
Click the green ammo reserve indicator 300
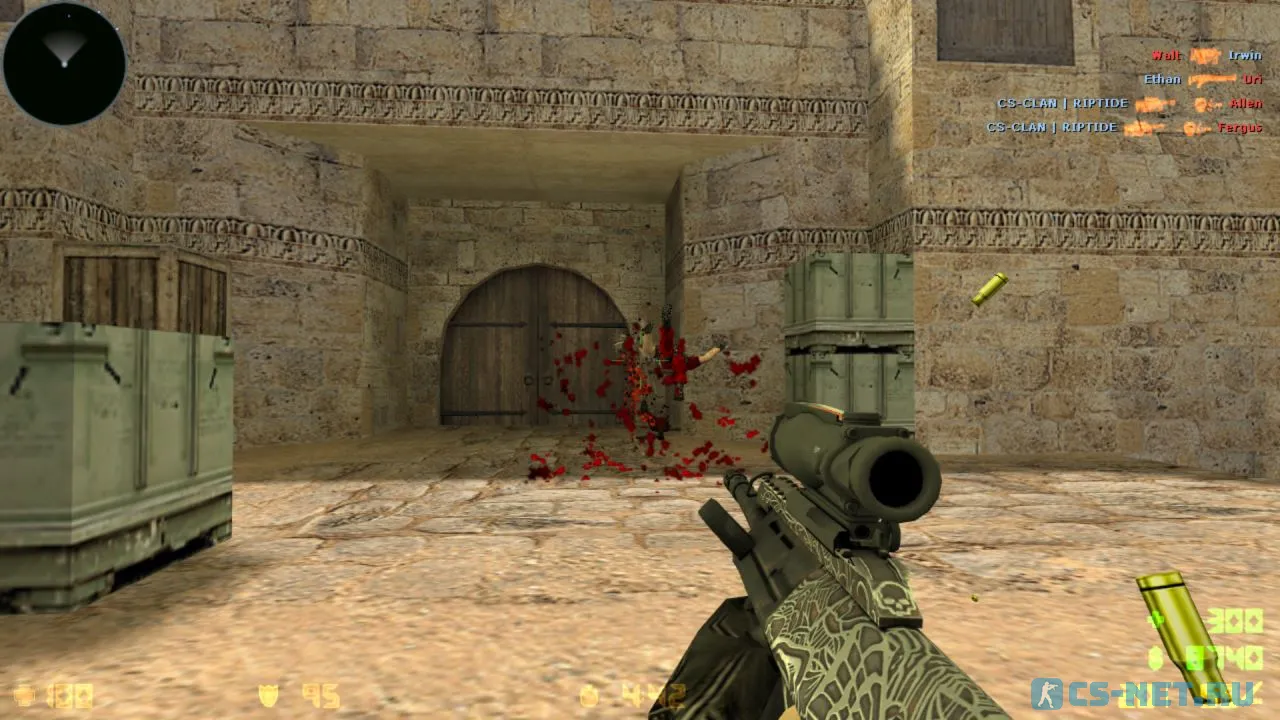[1234, 620]
